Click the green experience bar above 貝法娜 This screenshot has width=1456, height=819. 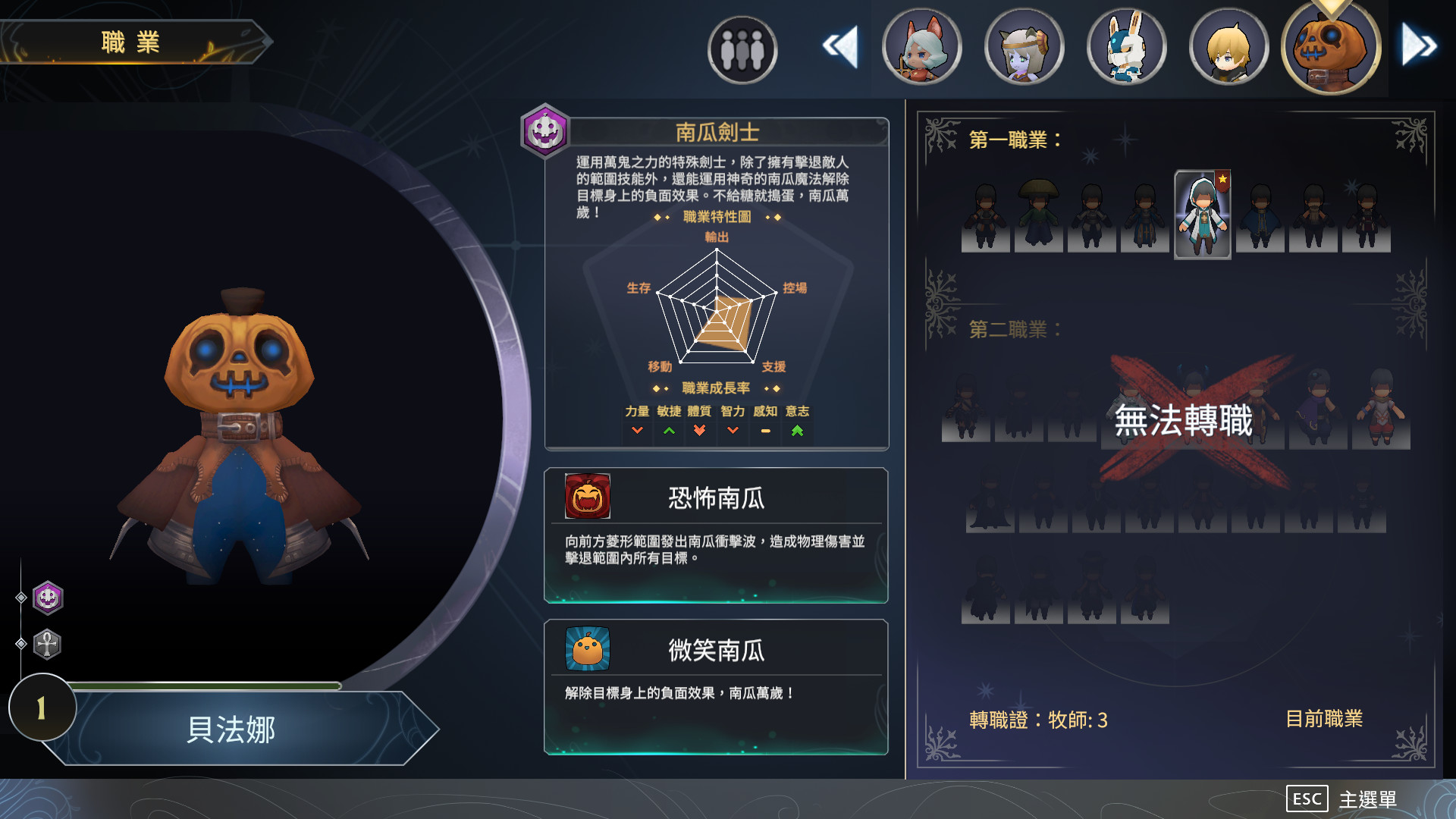[205, 686]
